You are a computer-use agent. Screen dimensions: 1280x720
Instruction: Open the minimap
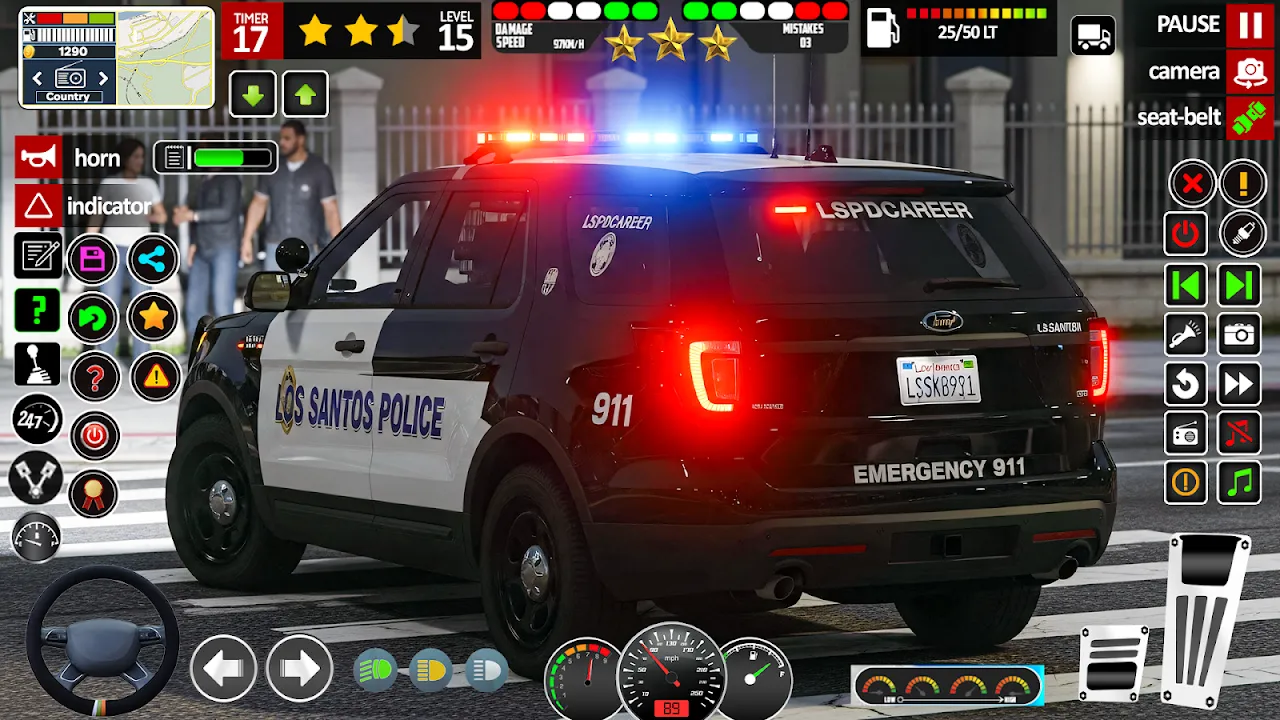pos(165,57)
